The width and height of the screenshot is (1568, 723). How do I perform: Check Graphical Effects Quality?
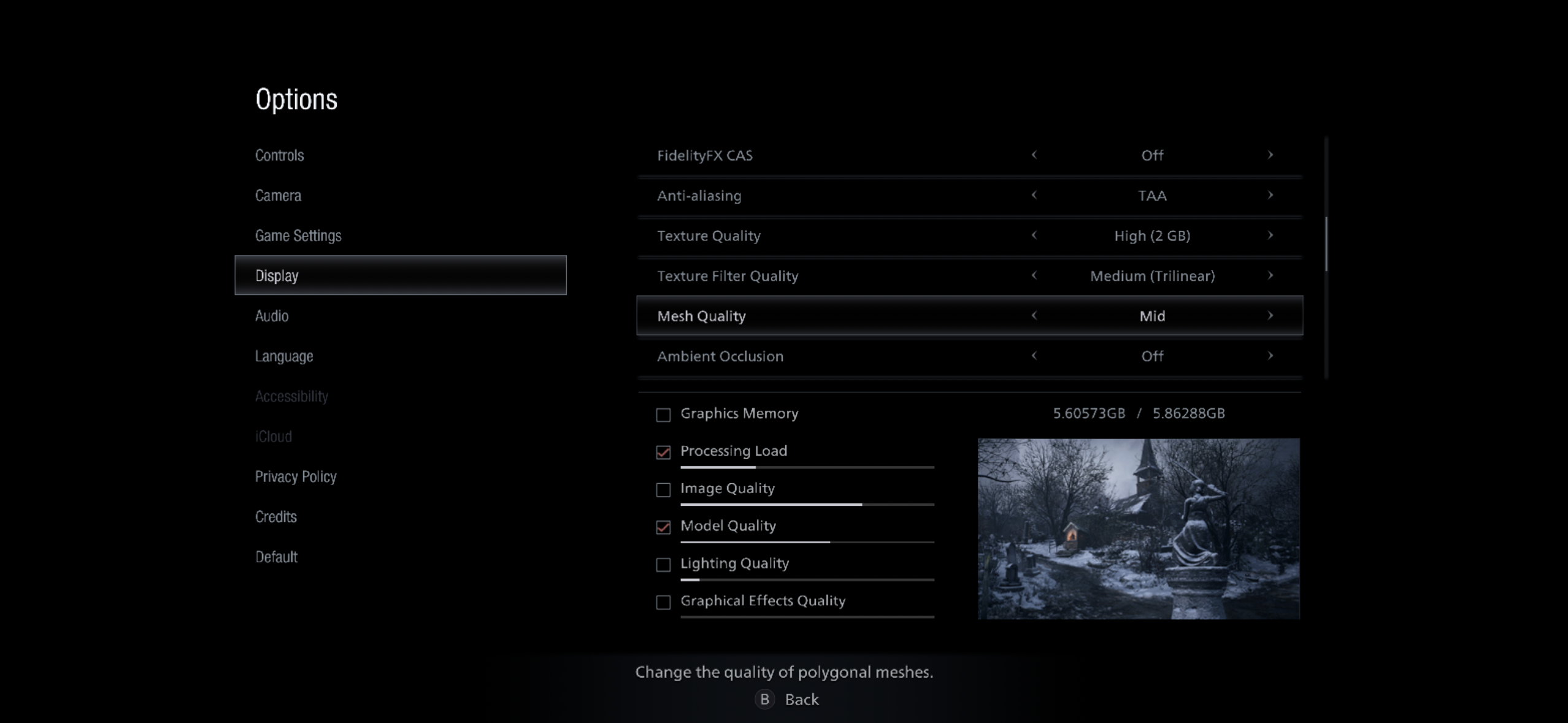663,602
